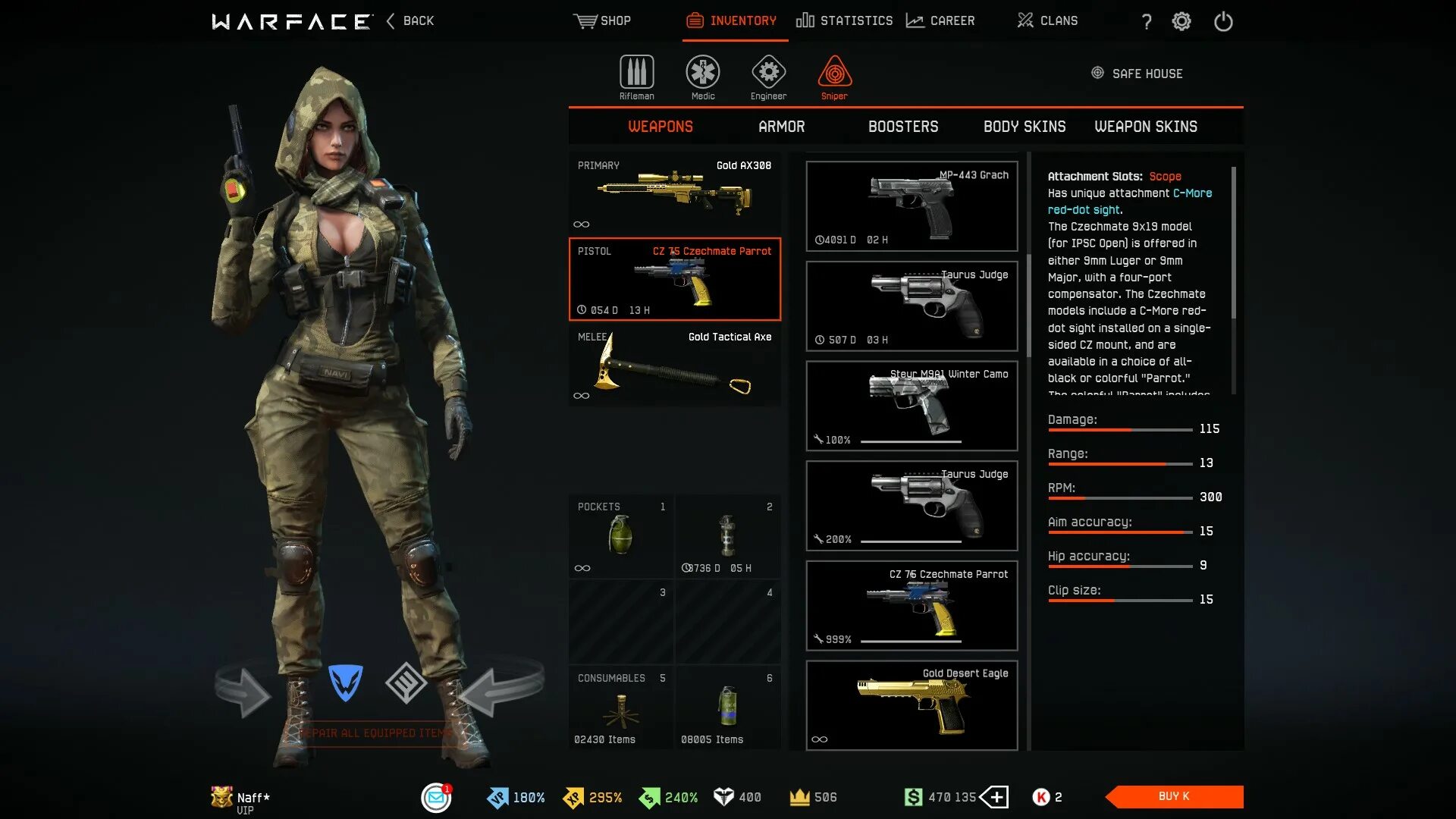Select the Gold AX308 primary slot
Image resolution: width=1456 pixels, height=819 pixels.
(674, 193)
